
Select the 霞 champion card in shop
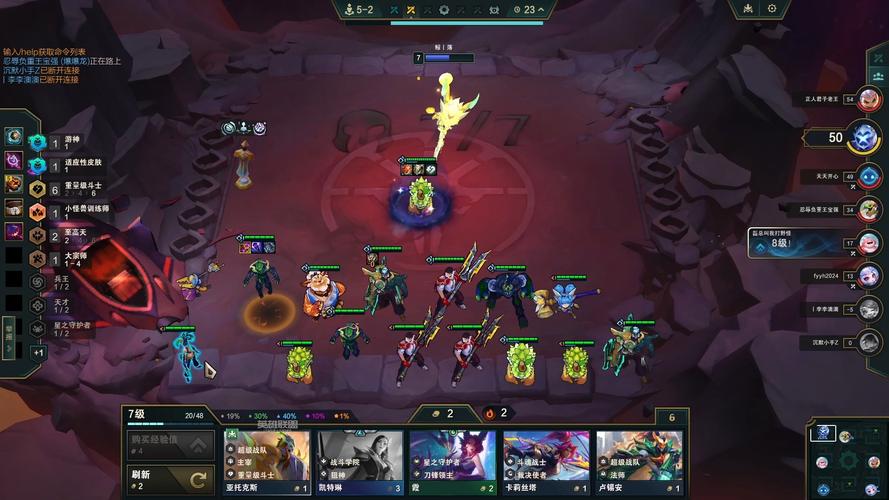tap(453, 463)
